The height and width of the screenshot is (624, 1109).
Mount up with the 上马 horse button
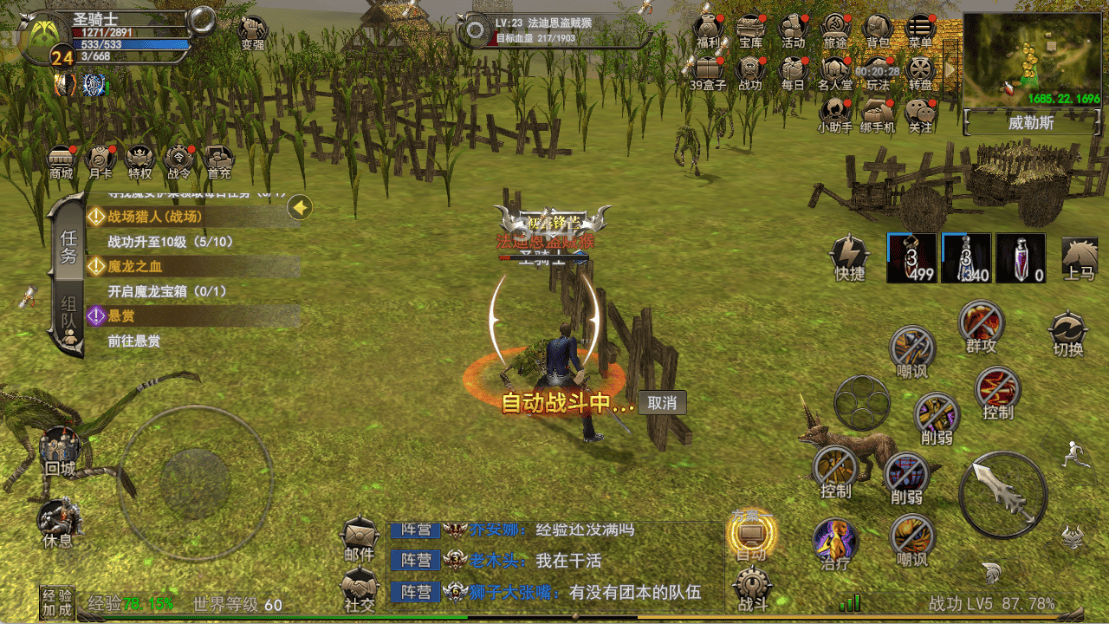1079,258
